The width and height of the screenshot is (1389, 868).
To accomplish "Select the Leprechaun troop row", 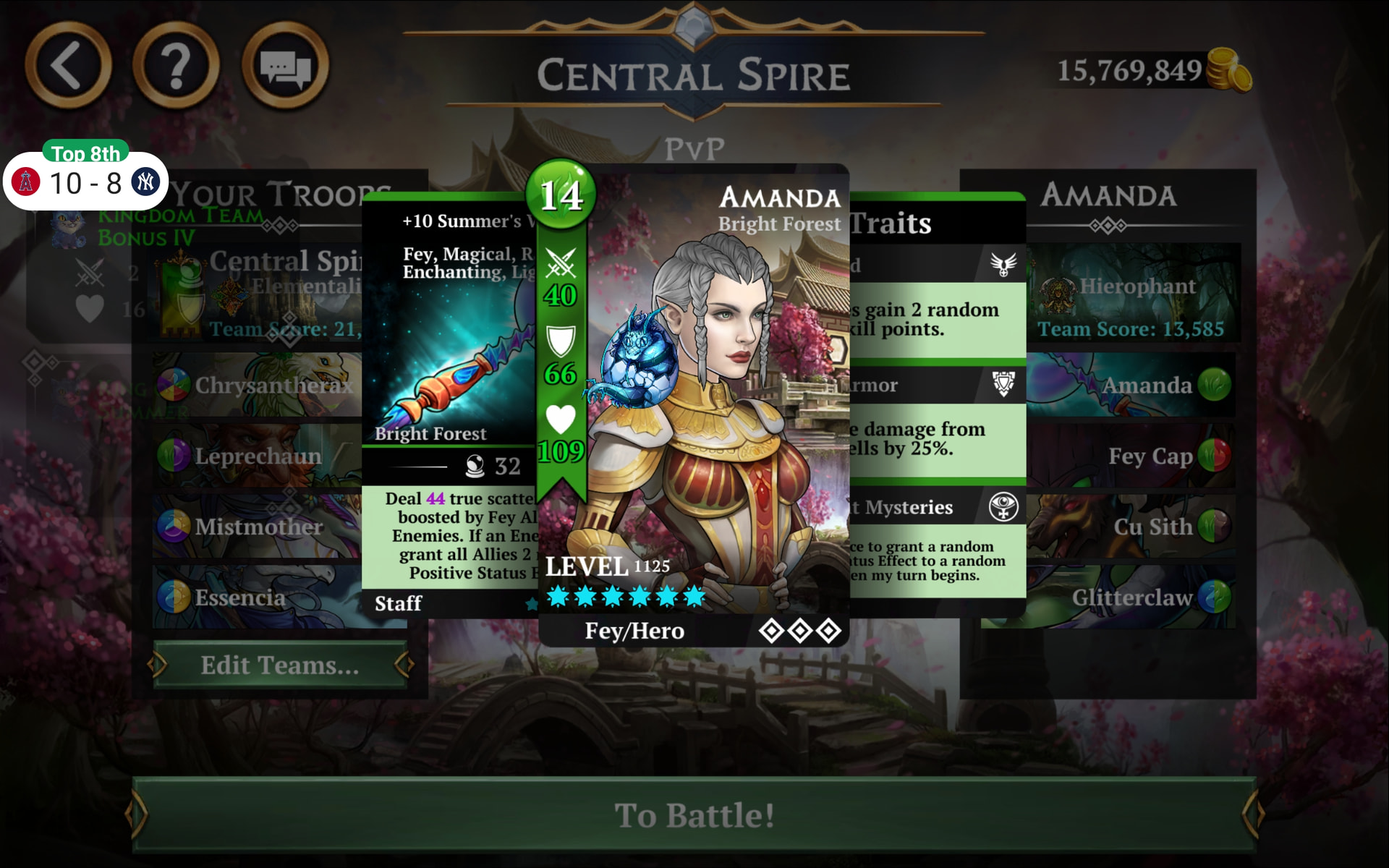I will pyautogui.click(x=257, y=456).
